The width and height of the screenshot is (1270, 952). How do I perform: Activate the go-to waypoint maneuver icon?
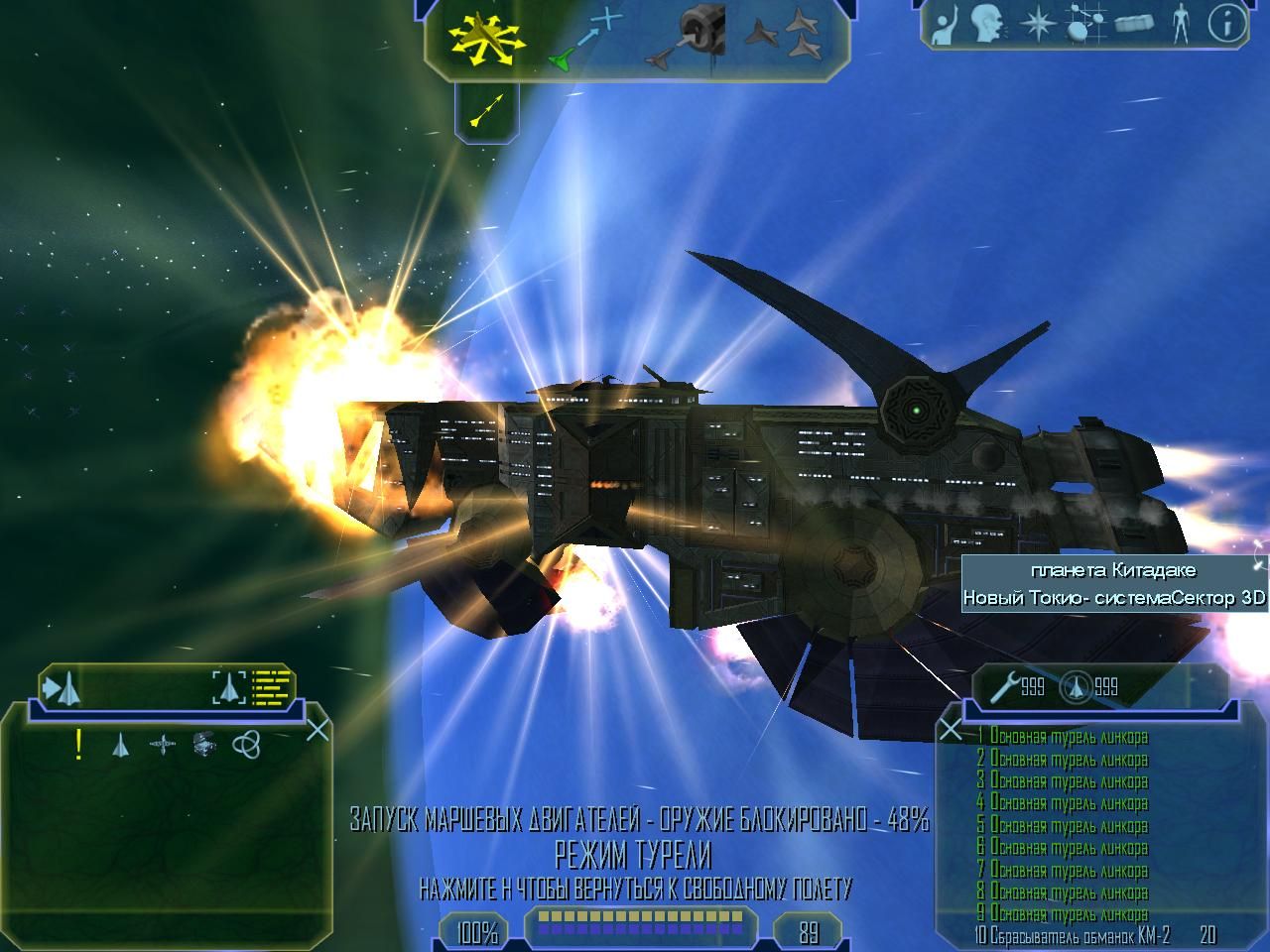[x=587, y=40]
